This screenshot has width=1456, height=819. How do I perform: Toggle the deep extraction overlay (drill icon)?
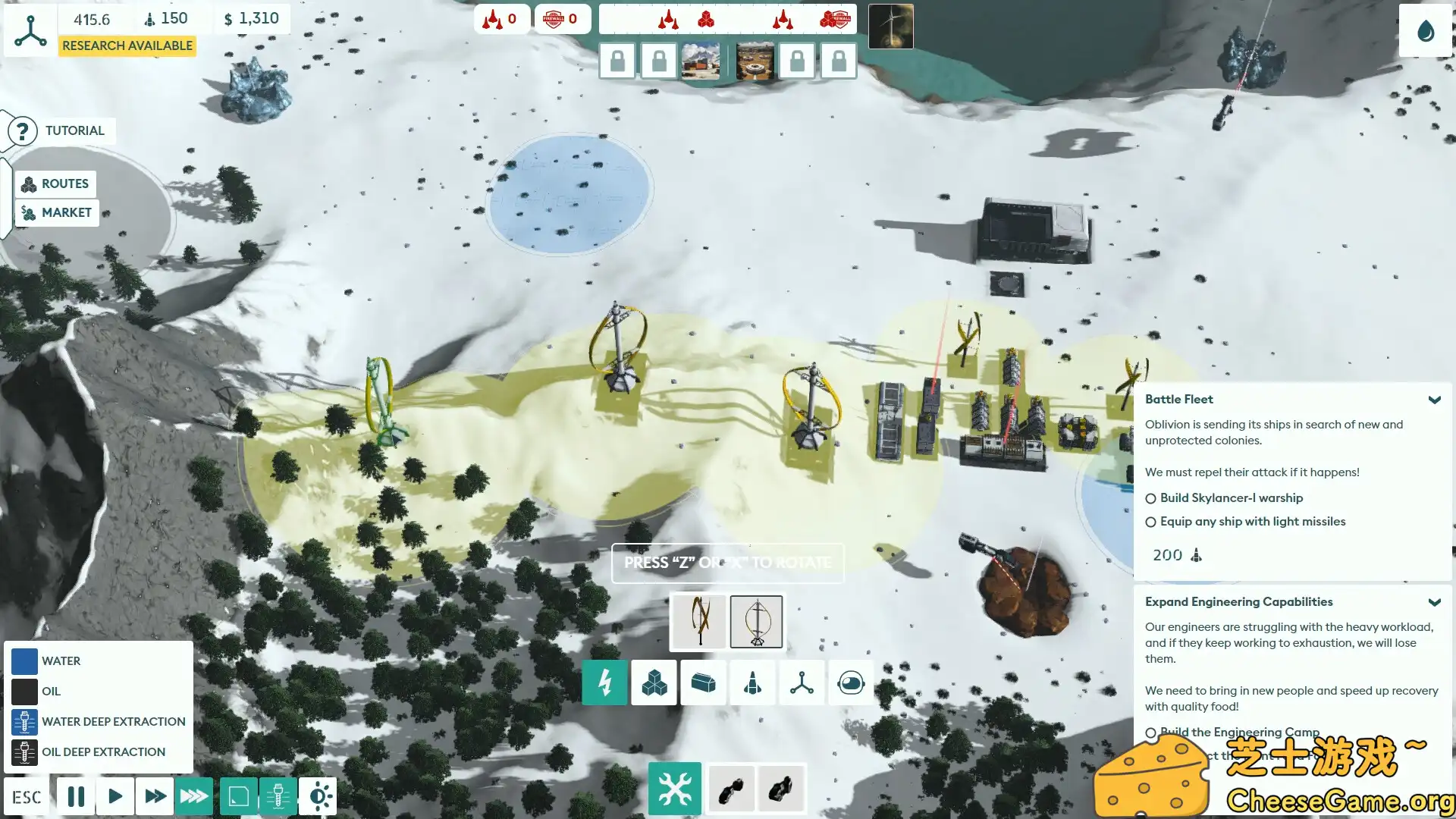pyautogui.click(x=278, y=796)
